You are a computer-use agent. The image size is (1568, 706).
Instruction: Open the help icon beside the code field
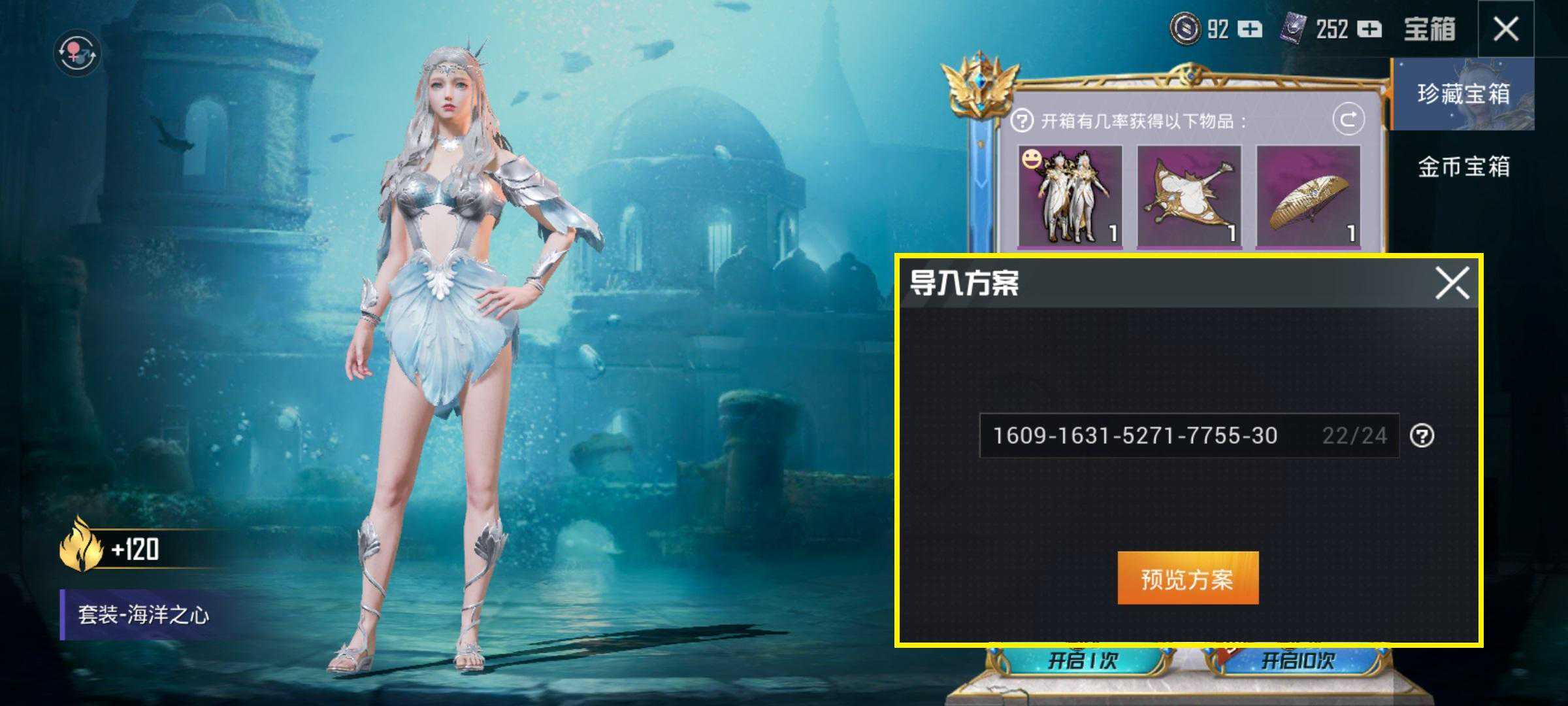pos(1422,436)
